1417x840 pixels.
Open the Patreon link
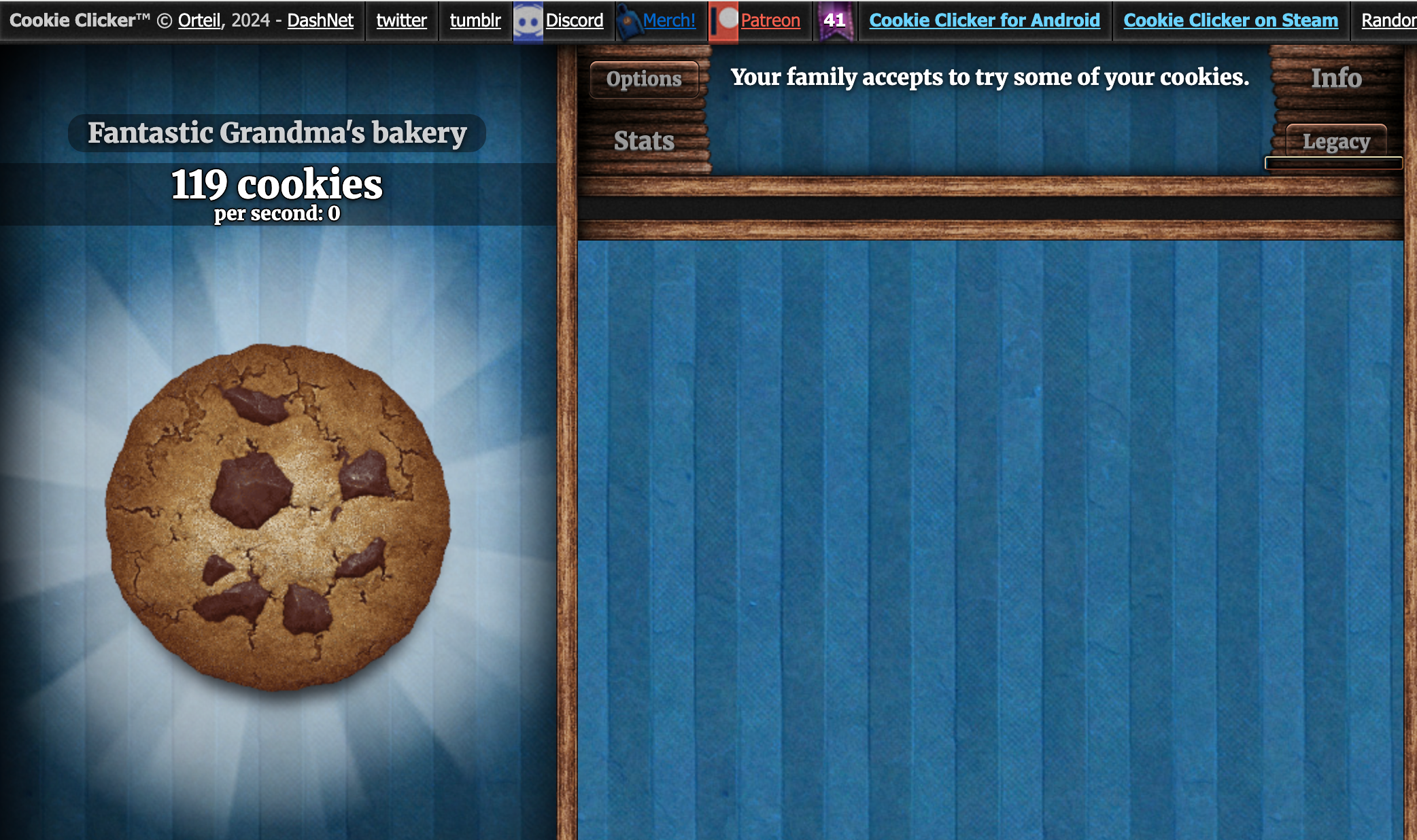coord(770,20)
